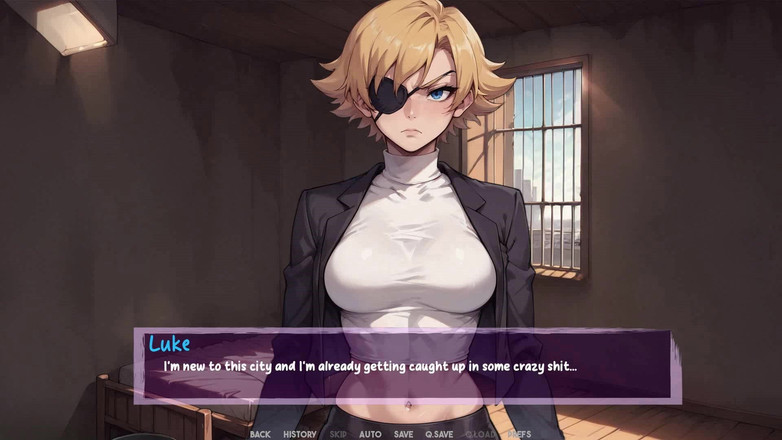Advance Luke's dialogue text box

pos(408,366)
